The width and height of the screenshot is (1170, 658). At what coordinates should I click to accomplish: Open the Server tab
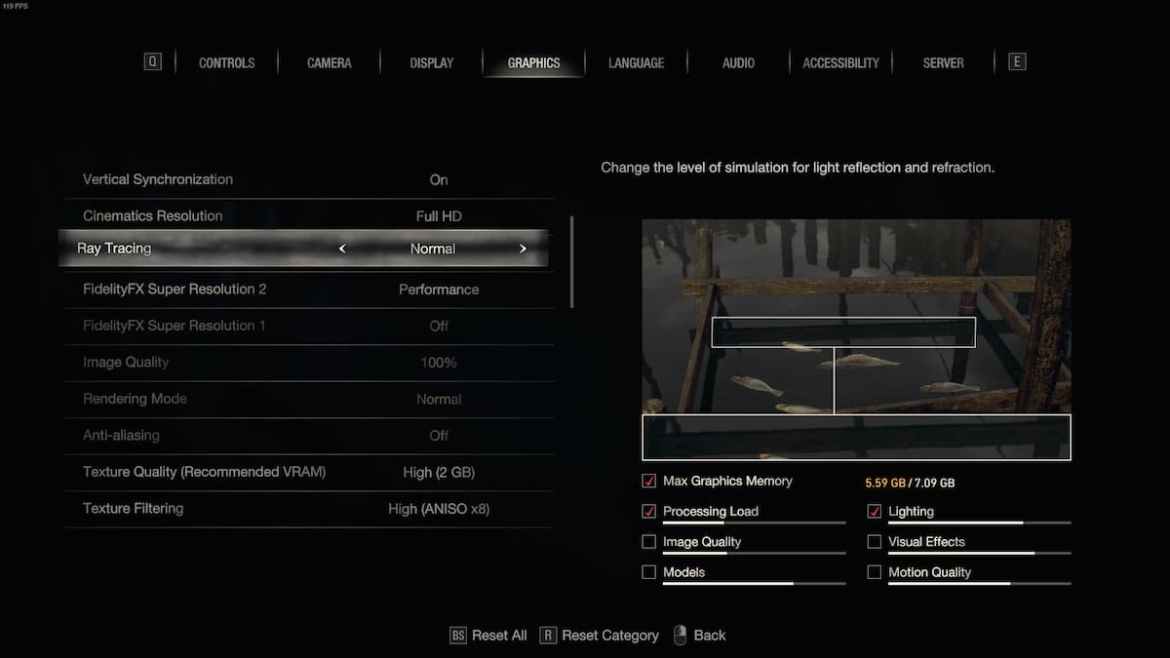[943, 63]
